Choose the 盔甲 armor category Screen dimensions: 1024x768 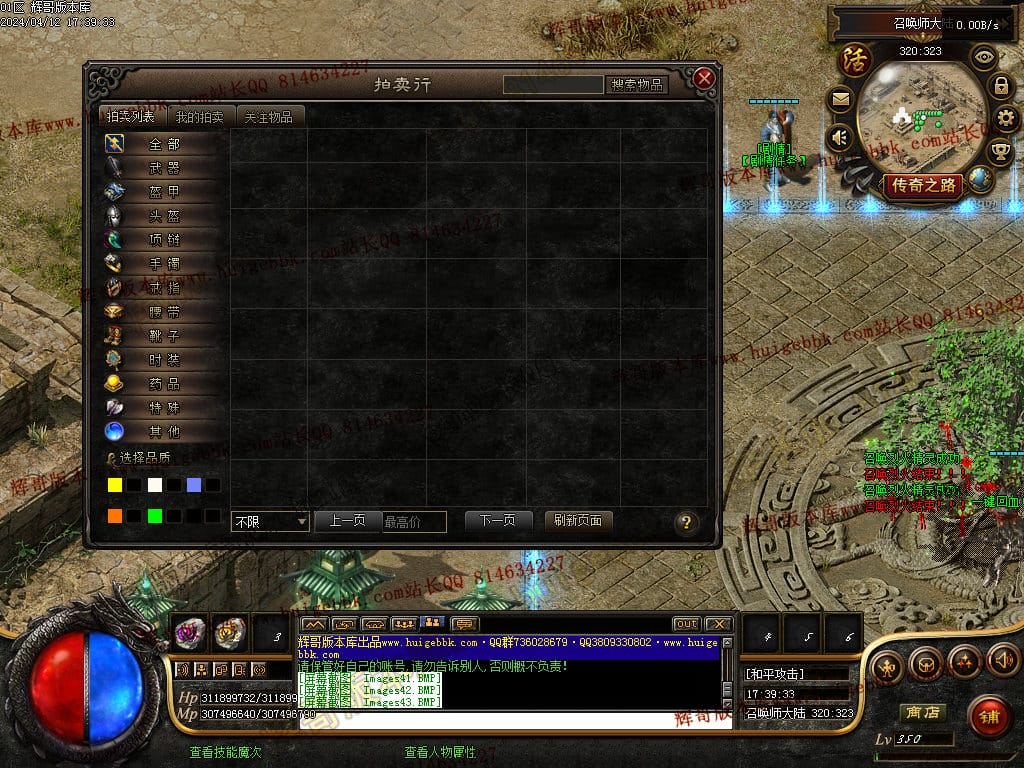tap(163, 192)
